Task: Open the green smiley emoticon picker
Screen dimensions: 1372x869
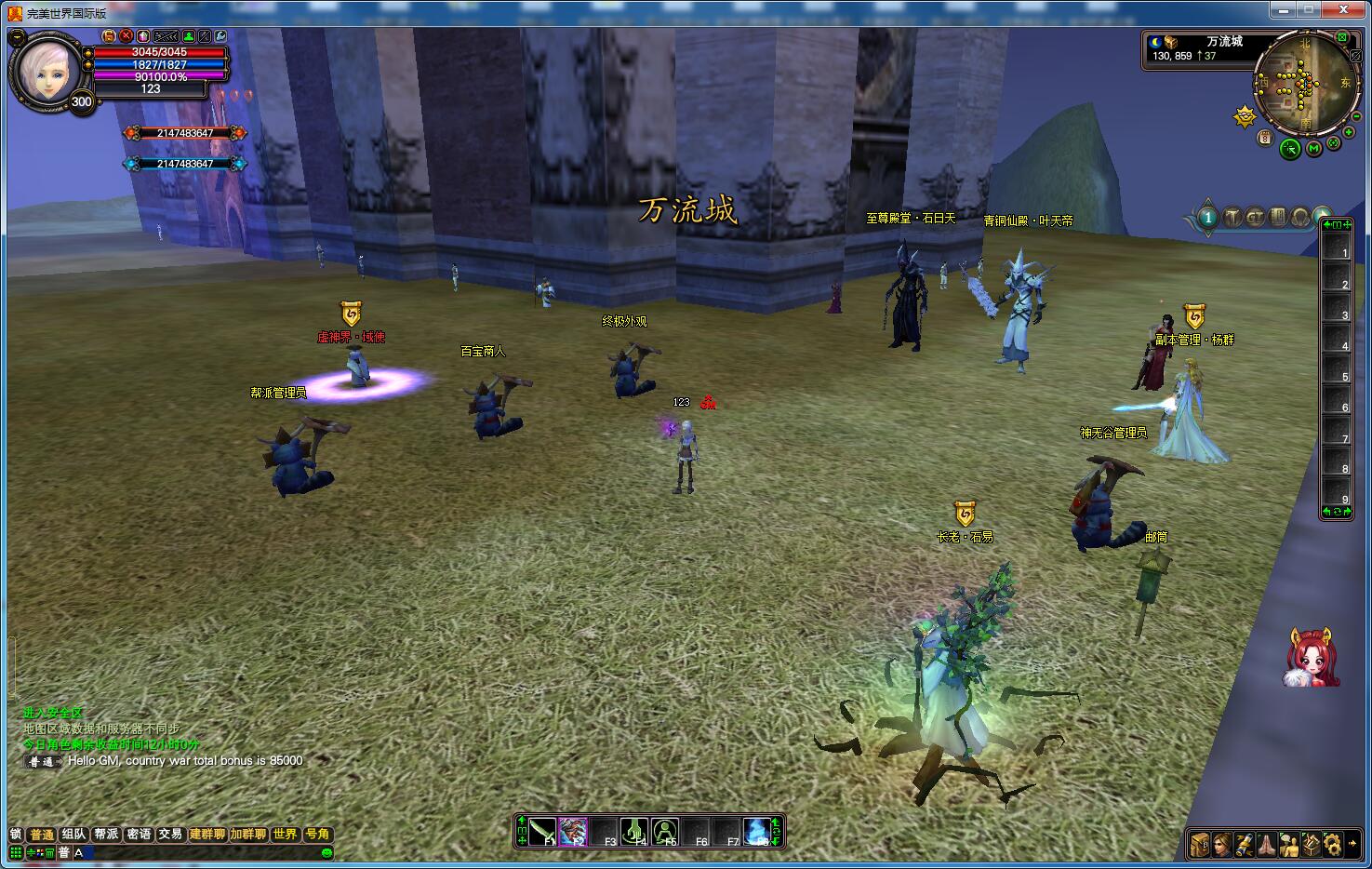Action: point(326,852)
